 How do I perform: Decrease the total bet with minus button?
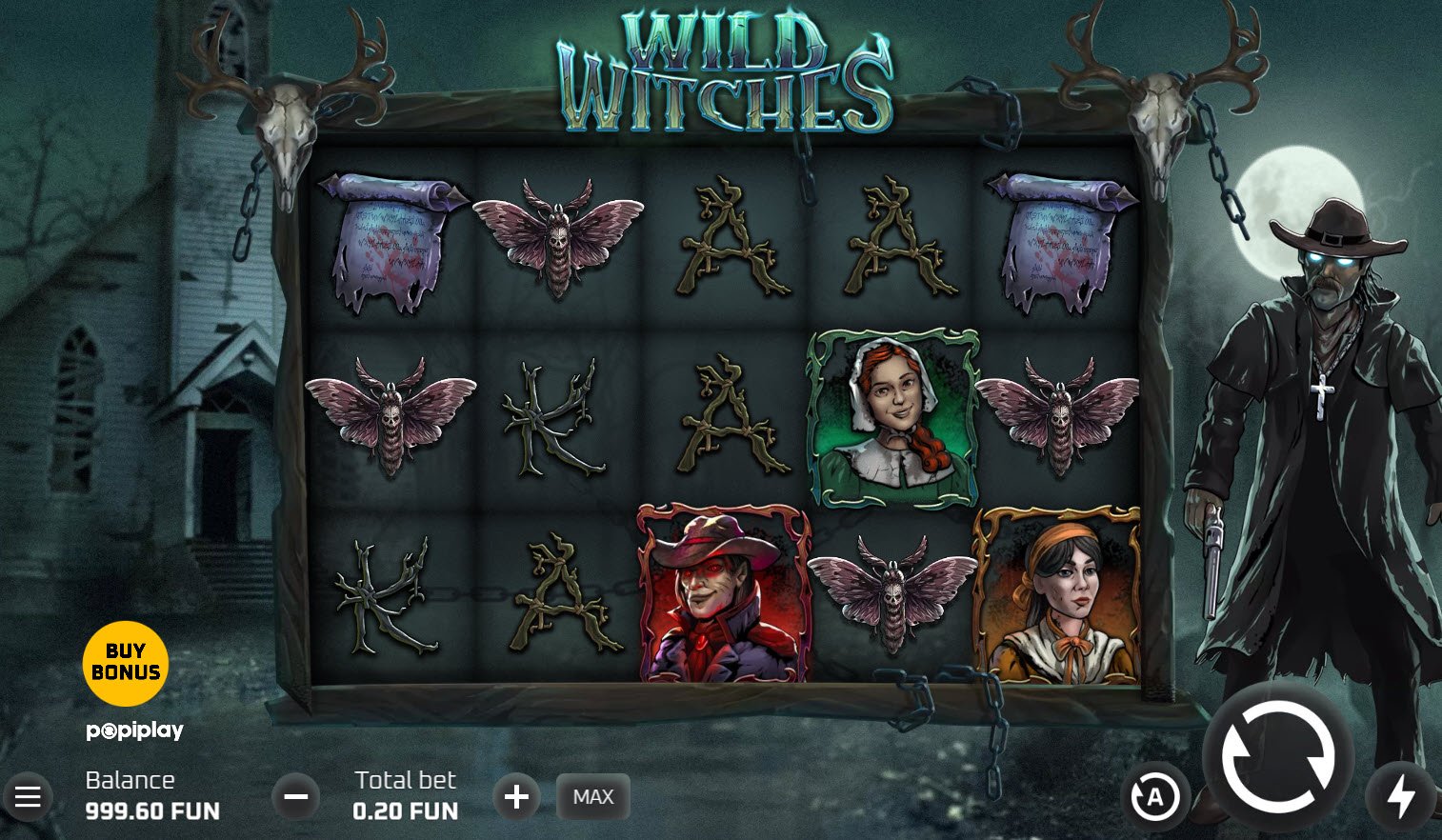click(x=296, y=796)
